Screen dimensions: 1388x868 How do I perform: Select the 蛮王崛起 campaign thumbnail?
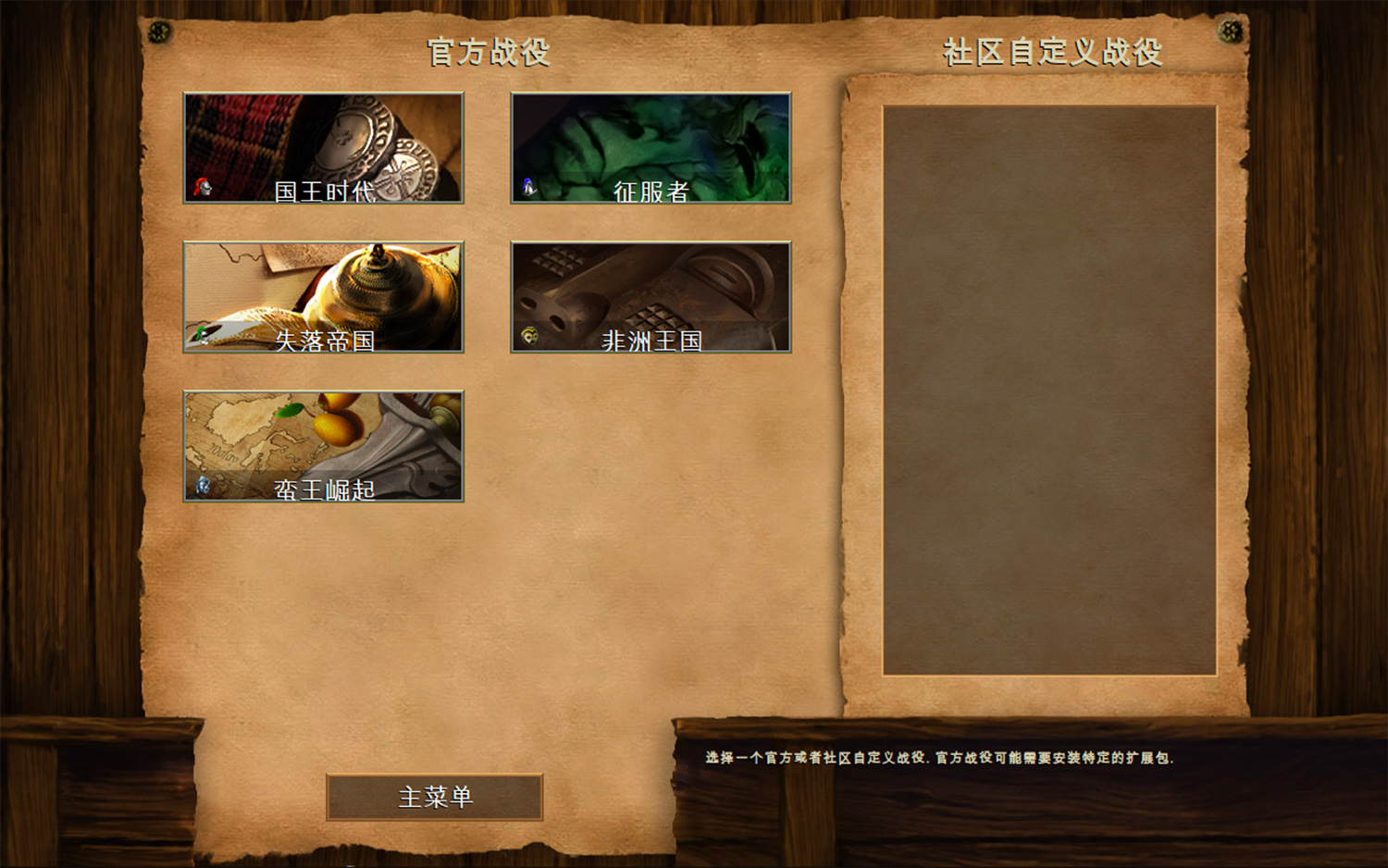click(x=324, y=444)
